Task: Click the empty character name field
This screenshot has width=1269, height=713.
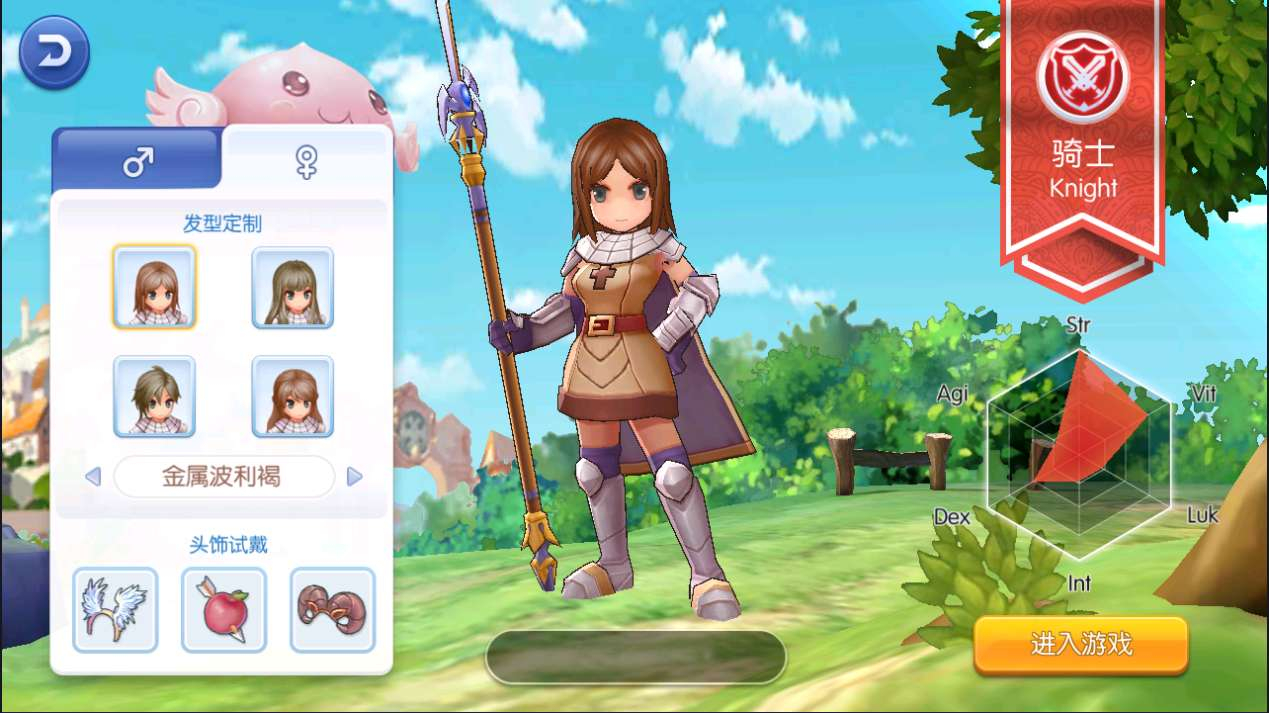Action: tap(635, 656)
